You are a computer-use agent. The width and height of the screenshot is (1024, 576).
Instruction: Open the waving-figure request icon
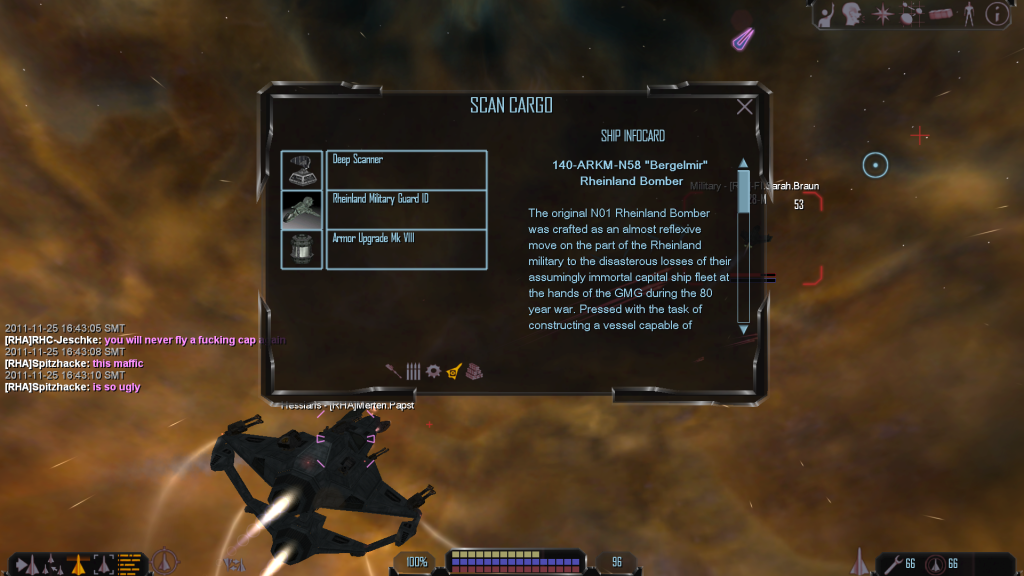(827, 14)
